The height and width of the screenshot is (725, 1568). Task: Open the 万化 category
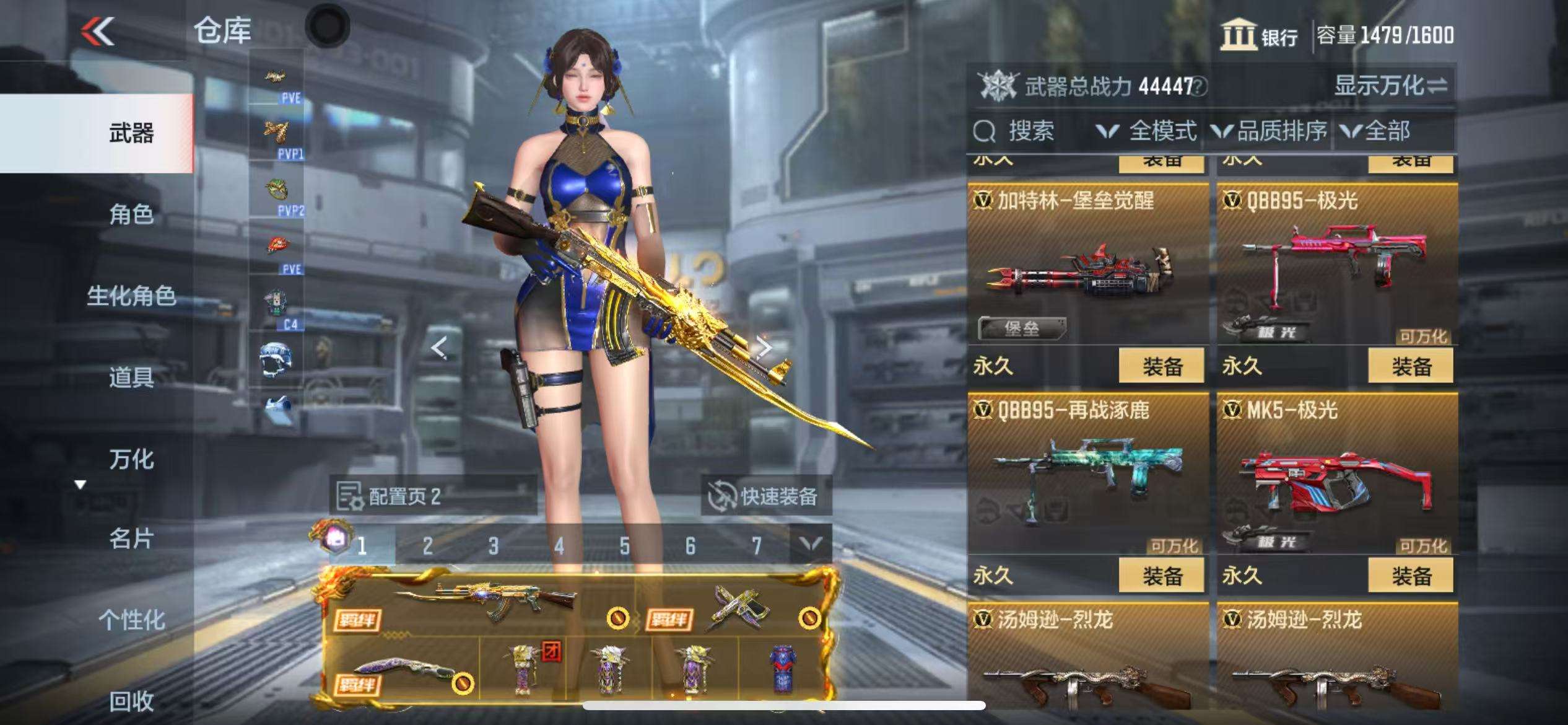pyautogui.click(x=131, y=459)
